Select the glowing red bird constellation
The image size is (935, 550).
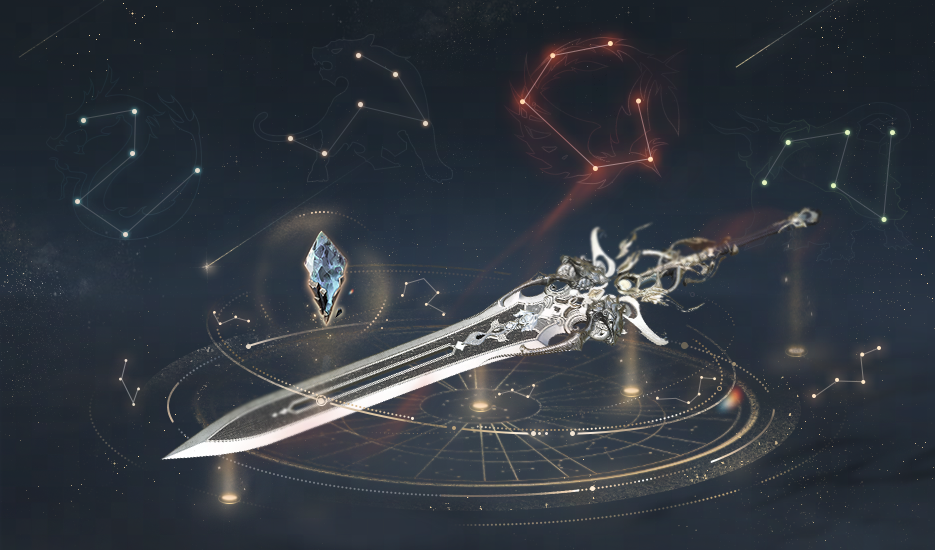(590, 105)
